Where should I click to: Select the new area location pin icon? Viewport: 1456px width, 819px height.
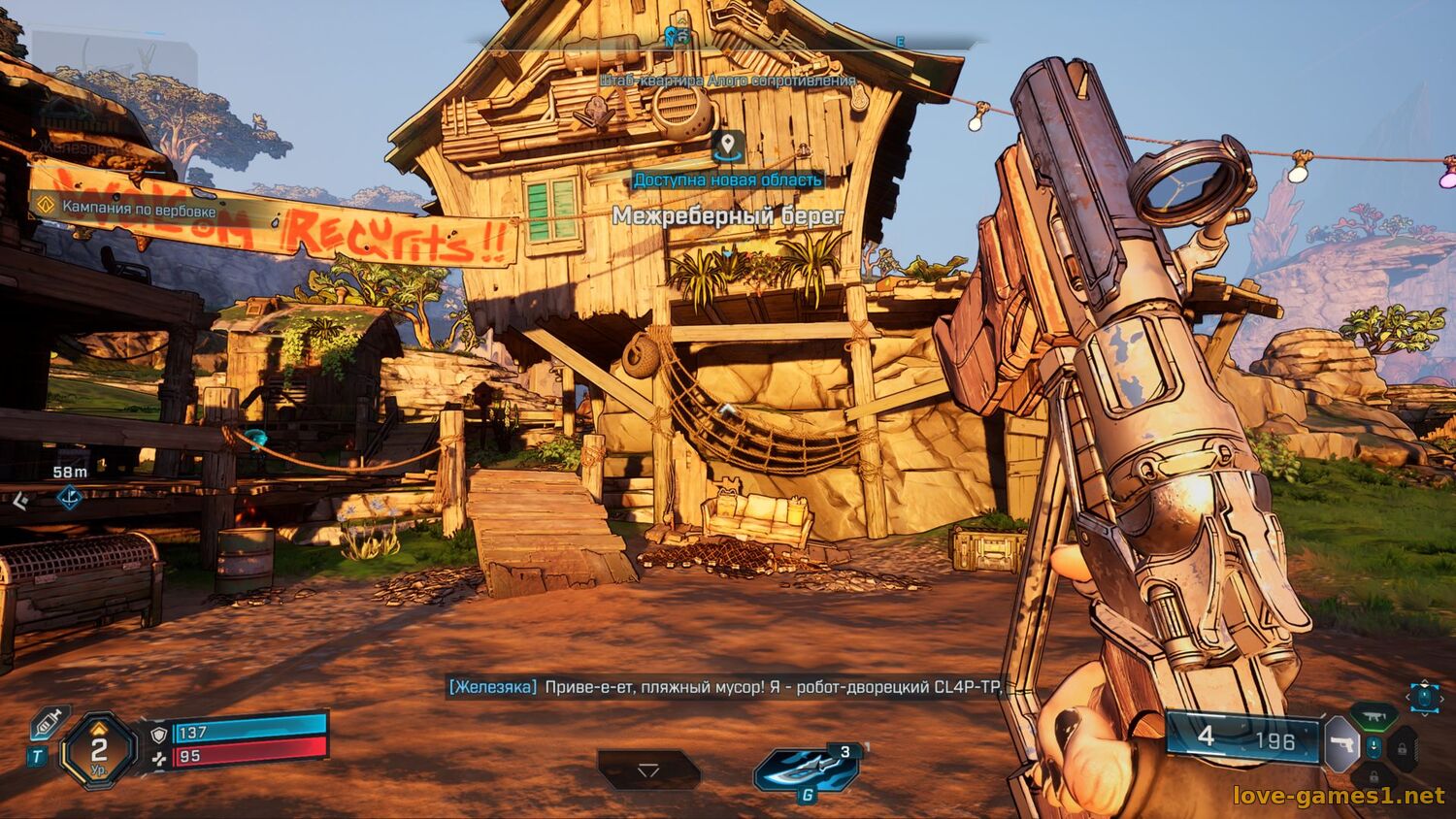coord(728,147)
